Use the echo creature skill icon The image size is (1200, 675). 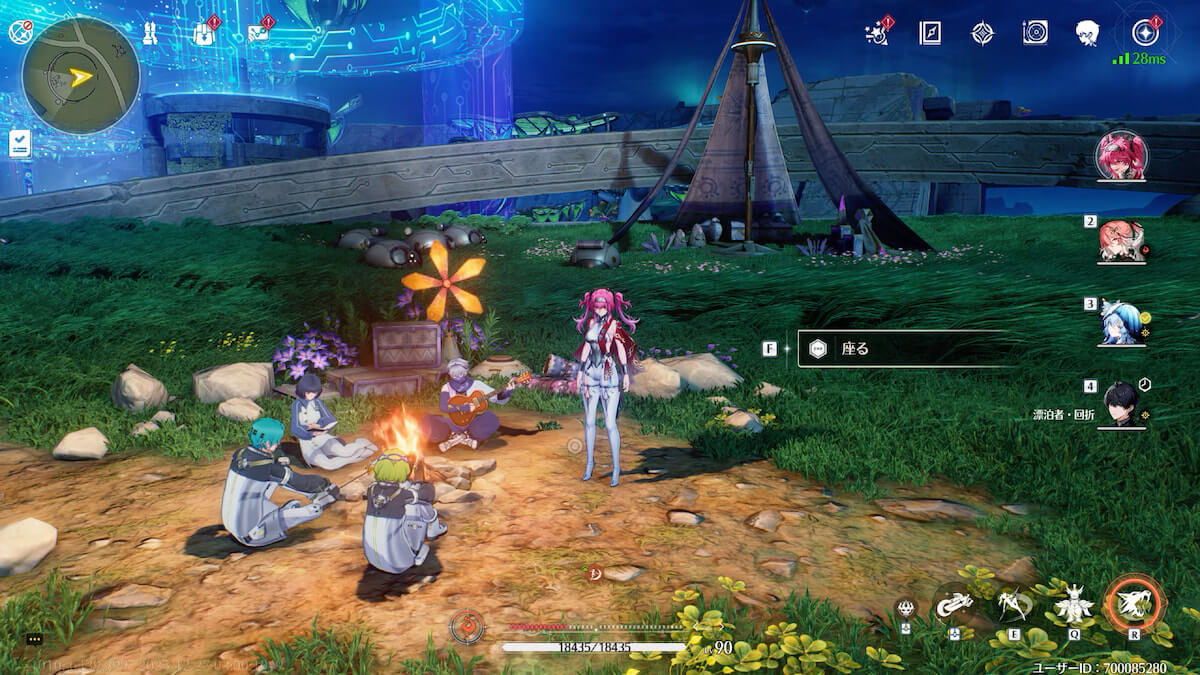click(x=1074, y=604)
